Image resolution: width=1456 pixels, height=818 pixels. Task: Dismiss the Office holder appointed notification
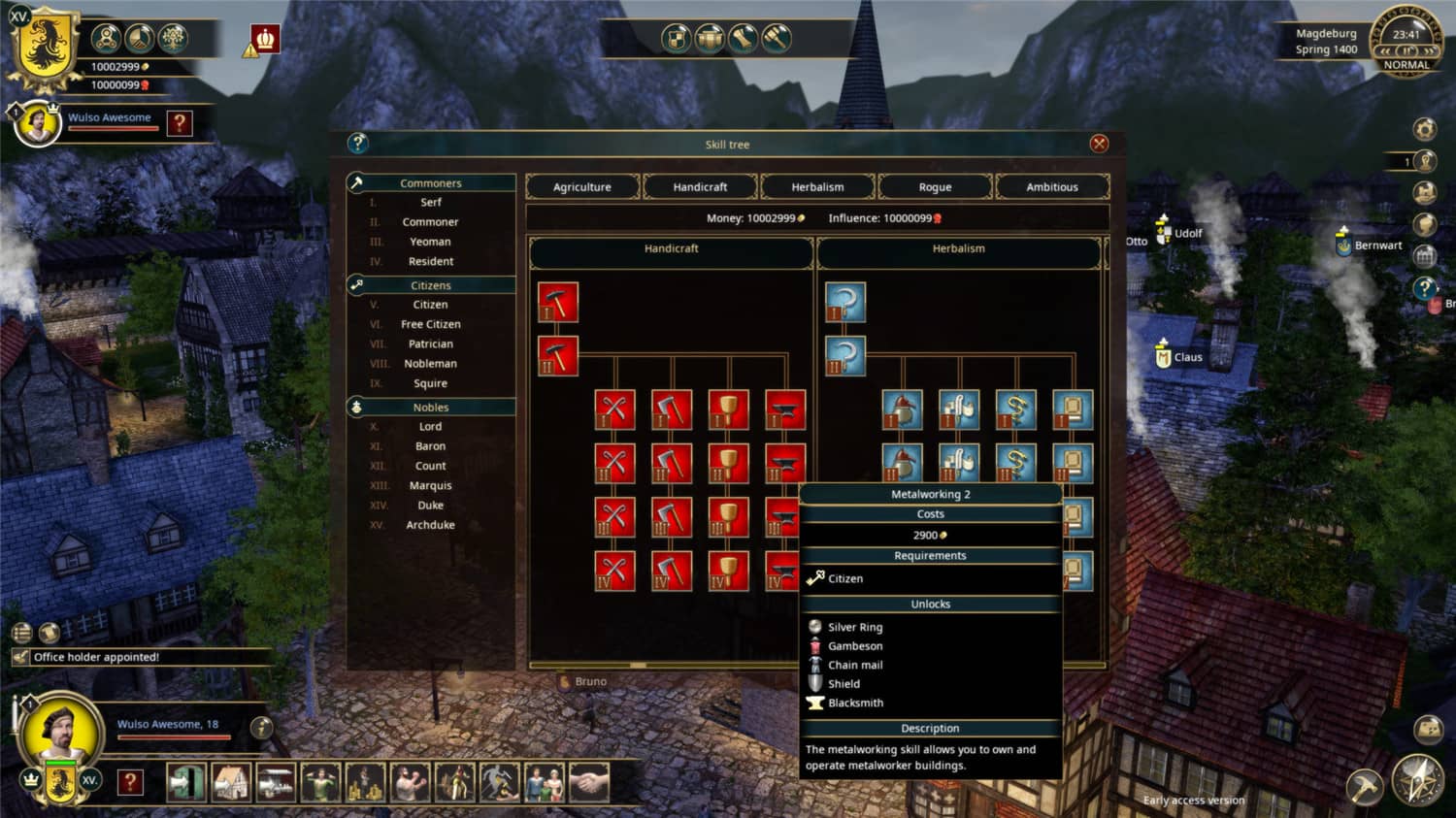139,657
